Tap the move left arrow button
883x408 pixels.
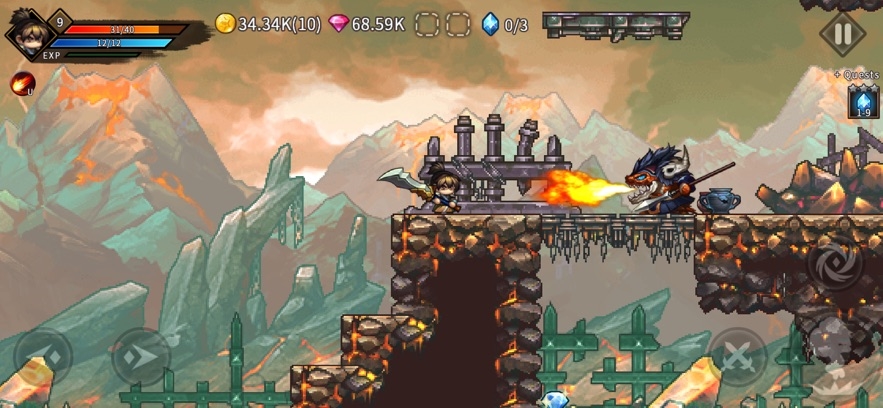pyautogui.click(x=42, y=357)
